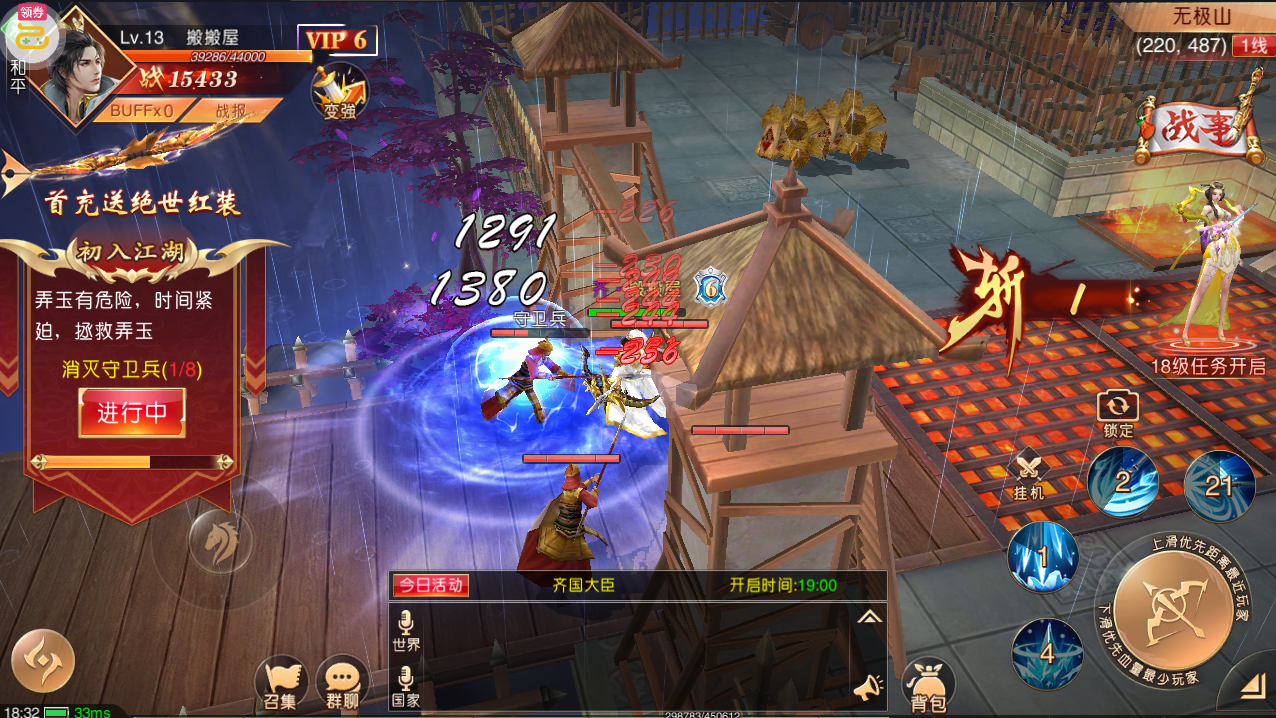This screenshot has height=718, width=1276.
Task: Toggle the horse mount button
Action: [x=220, y=541]
